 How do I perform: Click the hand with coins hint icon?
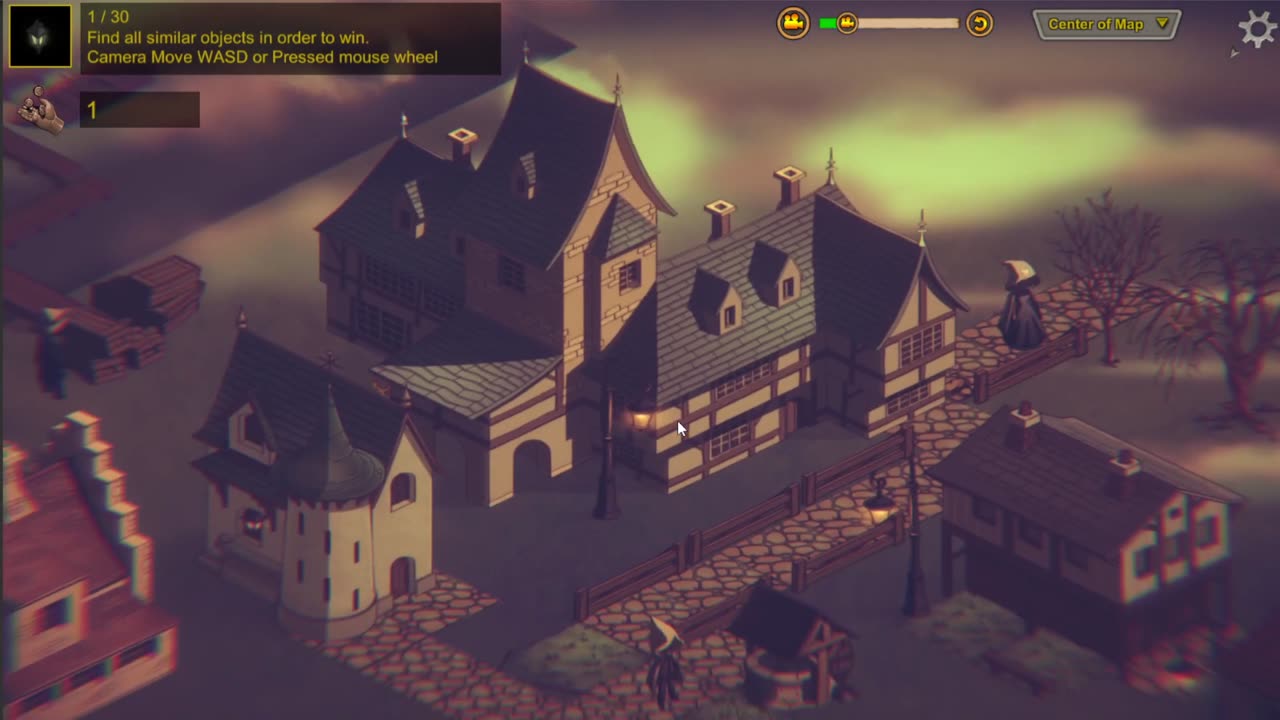pos(41,109)
